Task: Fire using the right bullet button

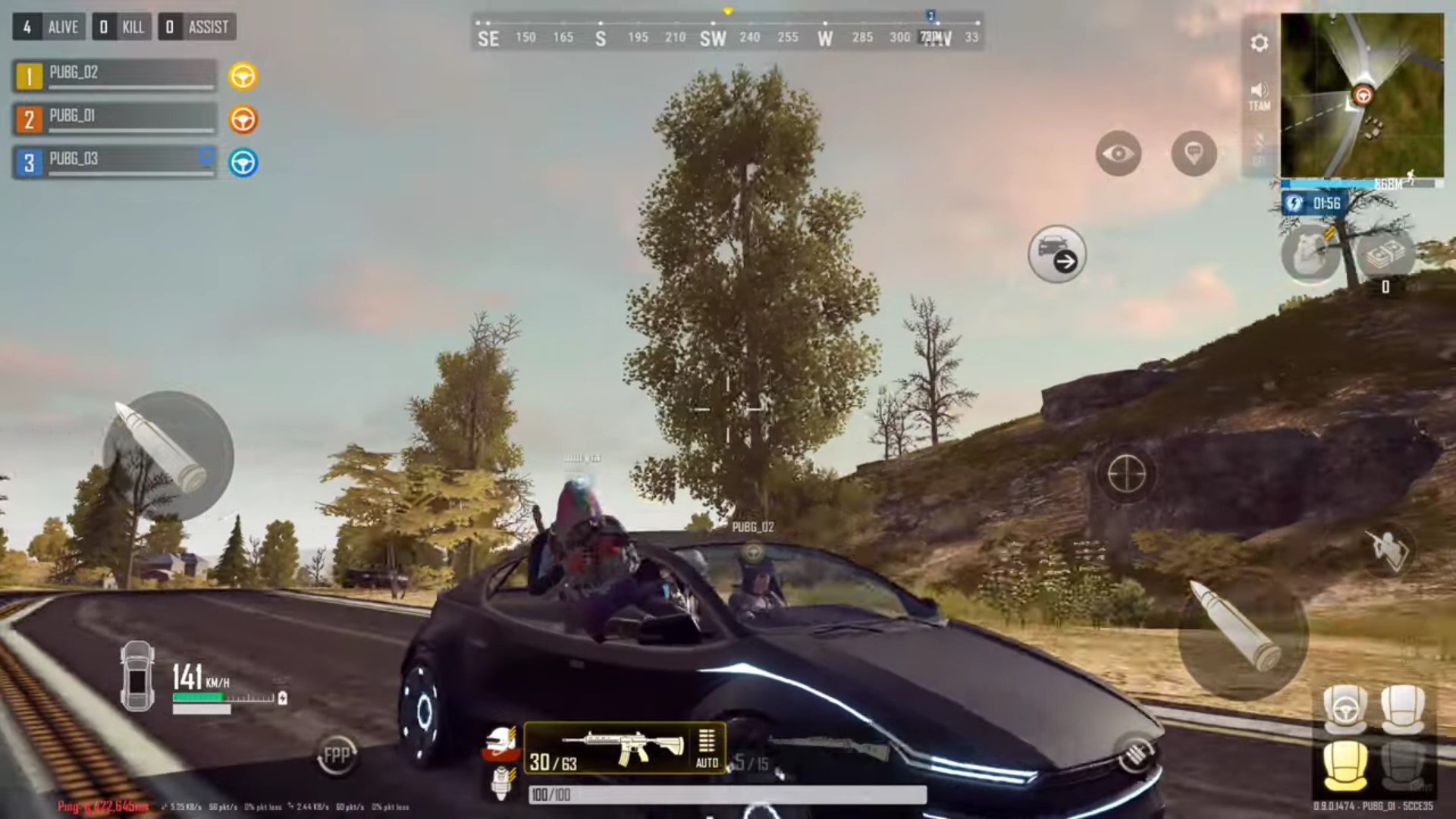Action: pos(1242,633)
